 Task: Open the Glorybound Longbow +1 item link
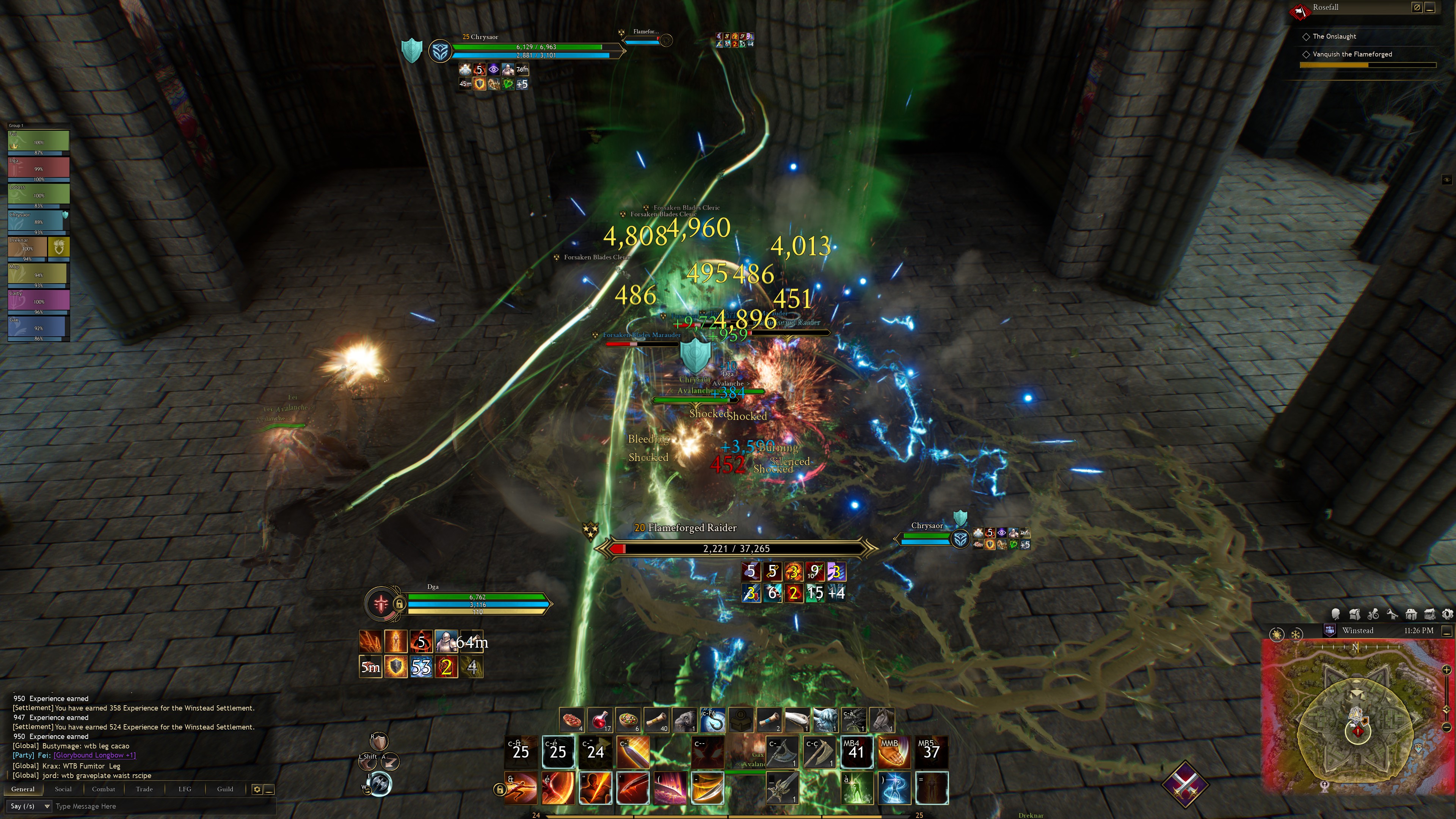point(94,755)
